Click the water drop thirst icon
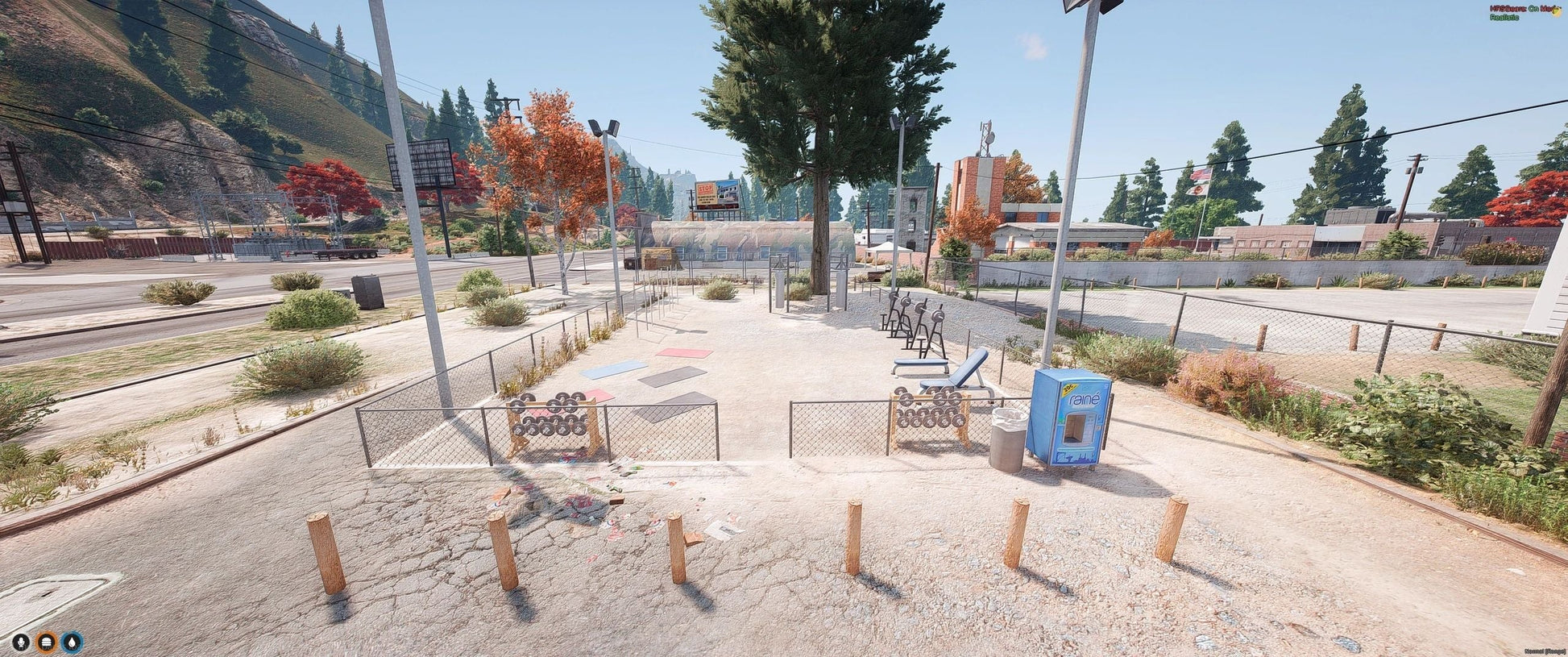Viewport: 1568px width, 657px height. click(x=72, y=642)
